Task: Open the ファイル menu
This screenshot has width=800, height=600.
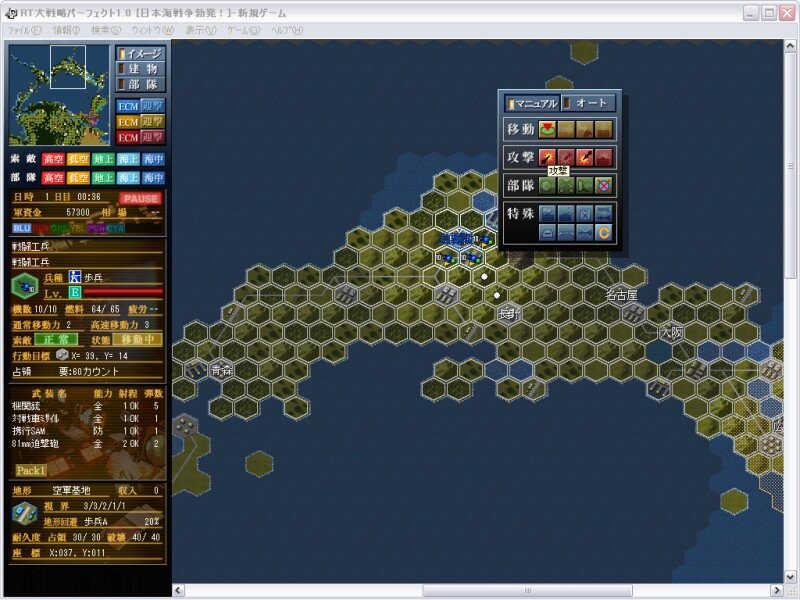Action: click(24, 31)
